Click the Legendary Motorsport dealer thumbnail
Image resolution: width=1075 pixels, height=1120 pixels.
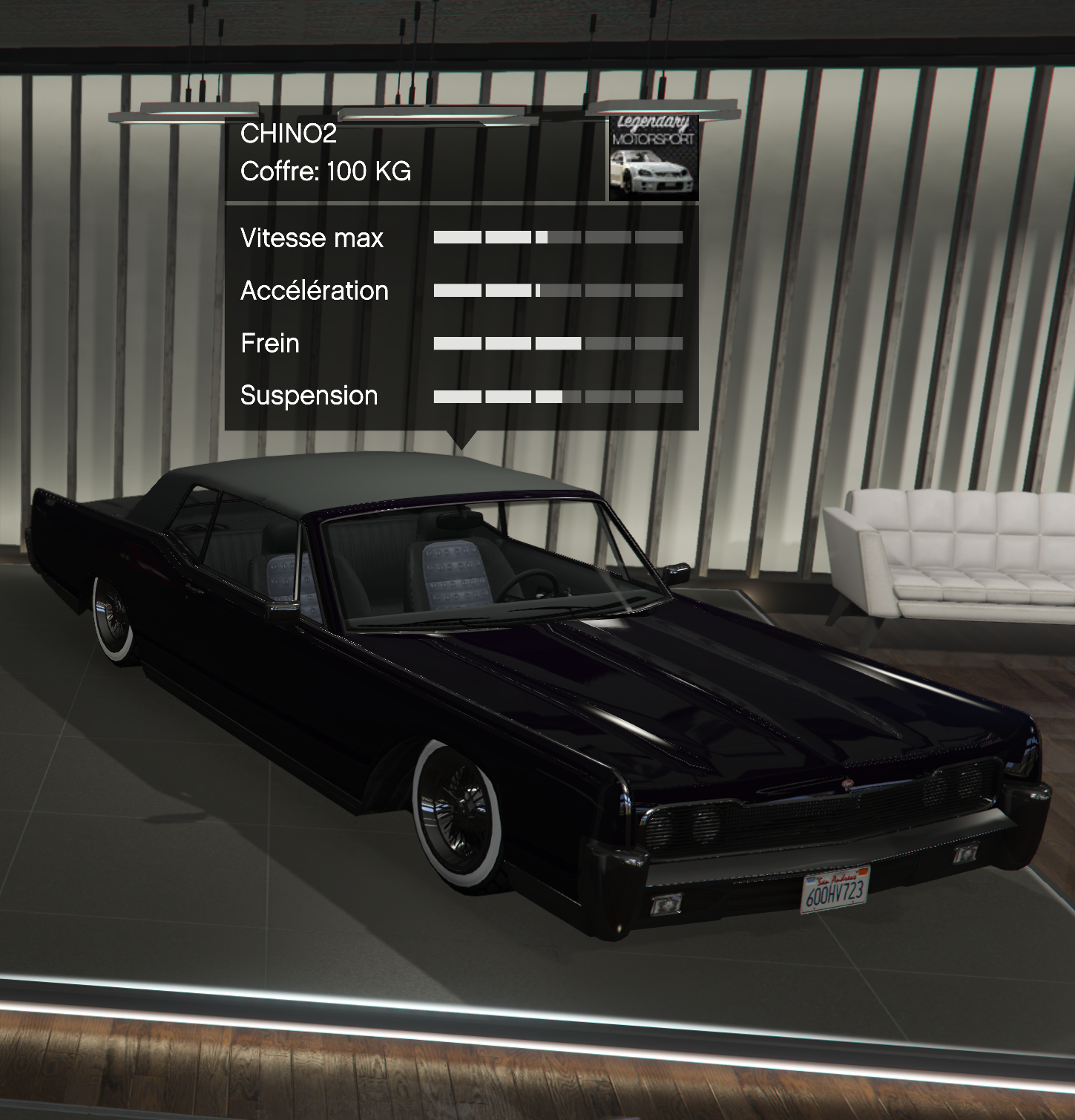653,159
